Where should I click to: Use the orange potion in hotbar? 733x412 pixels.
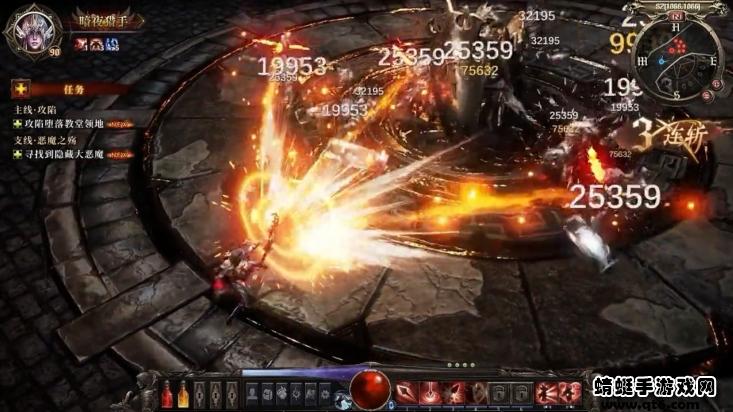coord(183,393)
